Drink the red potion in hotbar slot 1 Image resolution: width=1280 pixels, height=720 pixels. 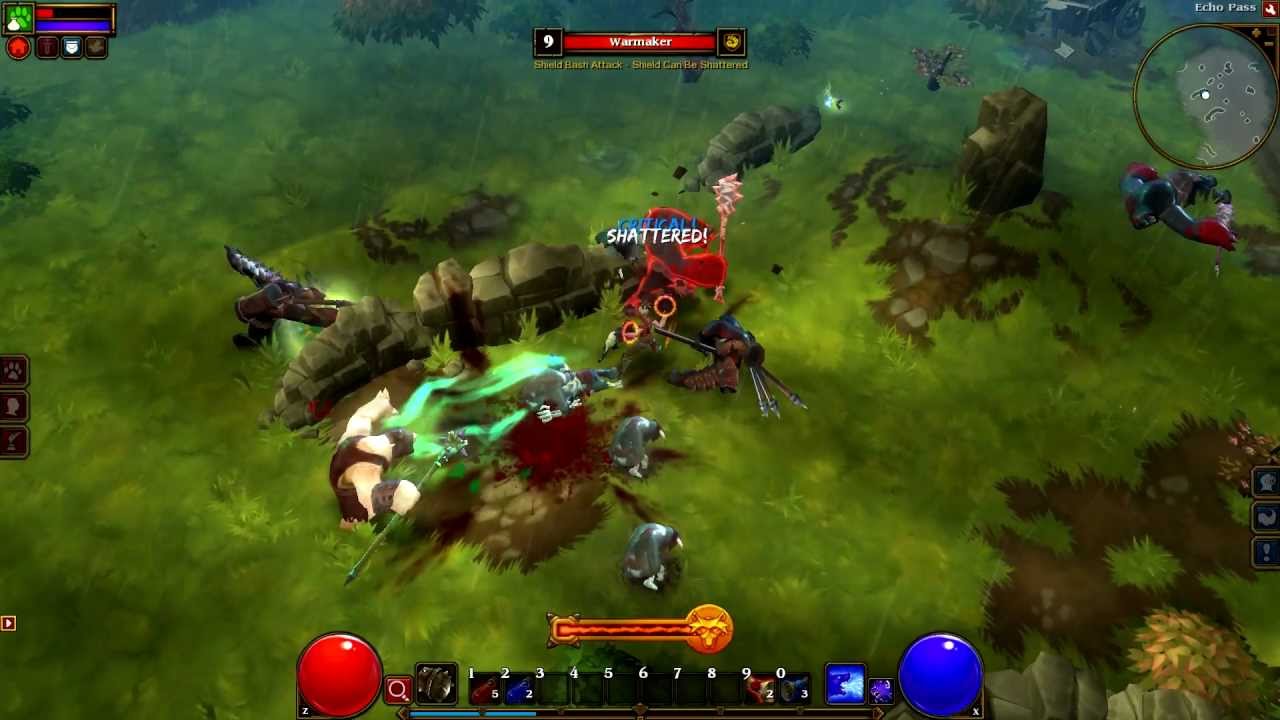(486, 686)
